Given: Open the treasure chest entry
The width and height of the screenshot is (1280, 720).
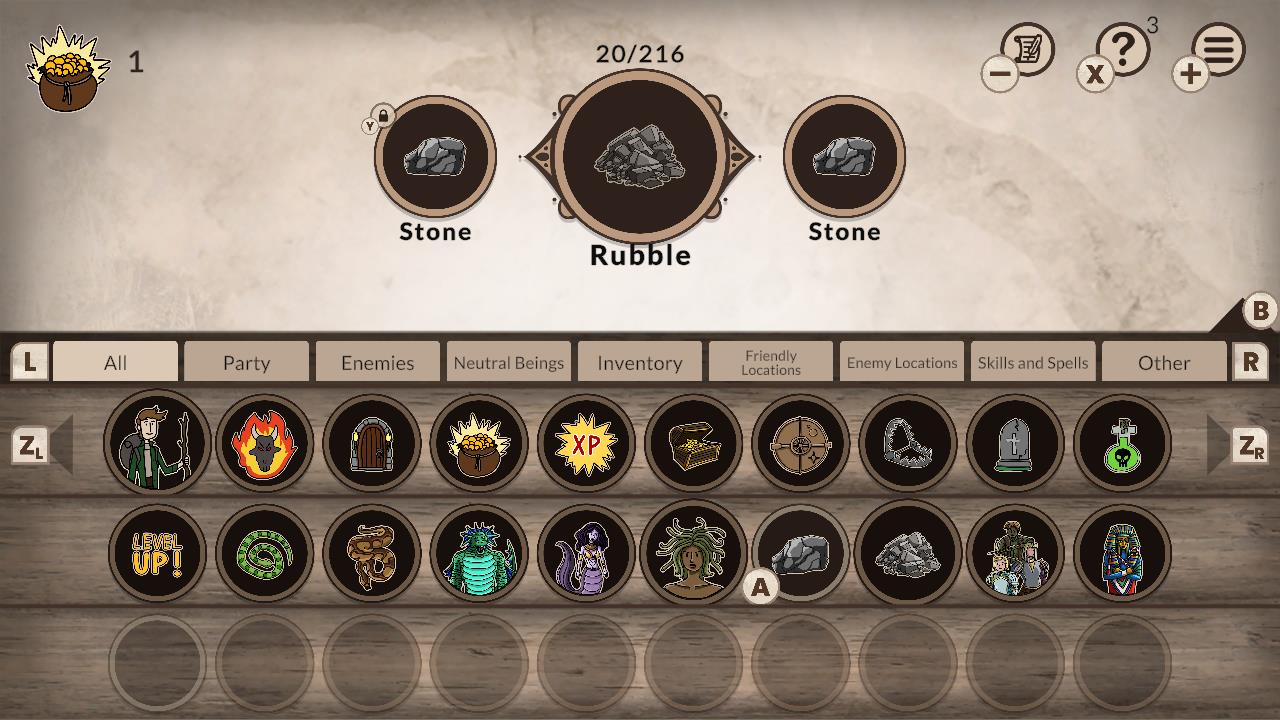Looking at the screenshot, I should (694, 444).
